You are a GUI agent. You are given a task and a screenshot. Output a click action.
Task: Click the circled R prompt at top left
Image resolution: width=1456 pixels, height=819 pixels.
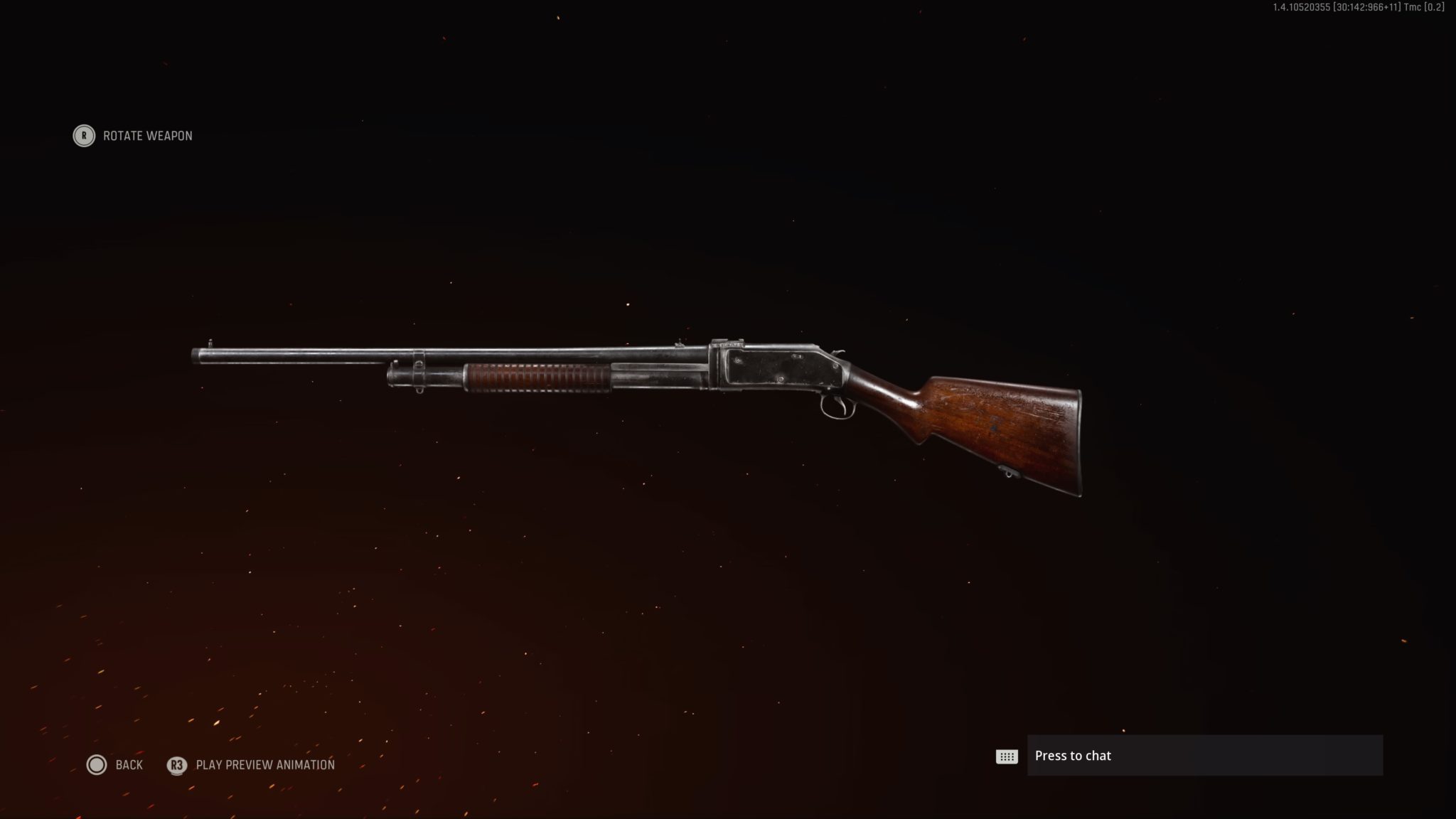pos(83,136)
